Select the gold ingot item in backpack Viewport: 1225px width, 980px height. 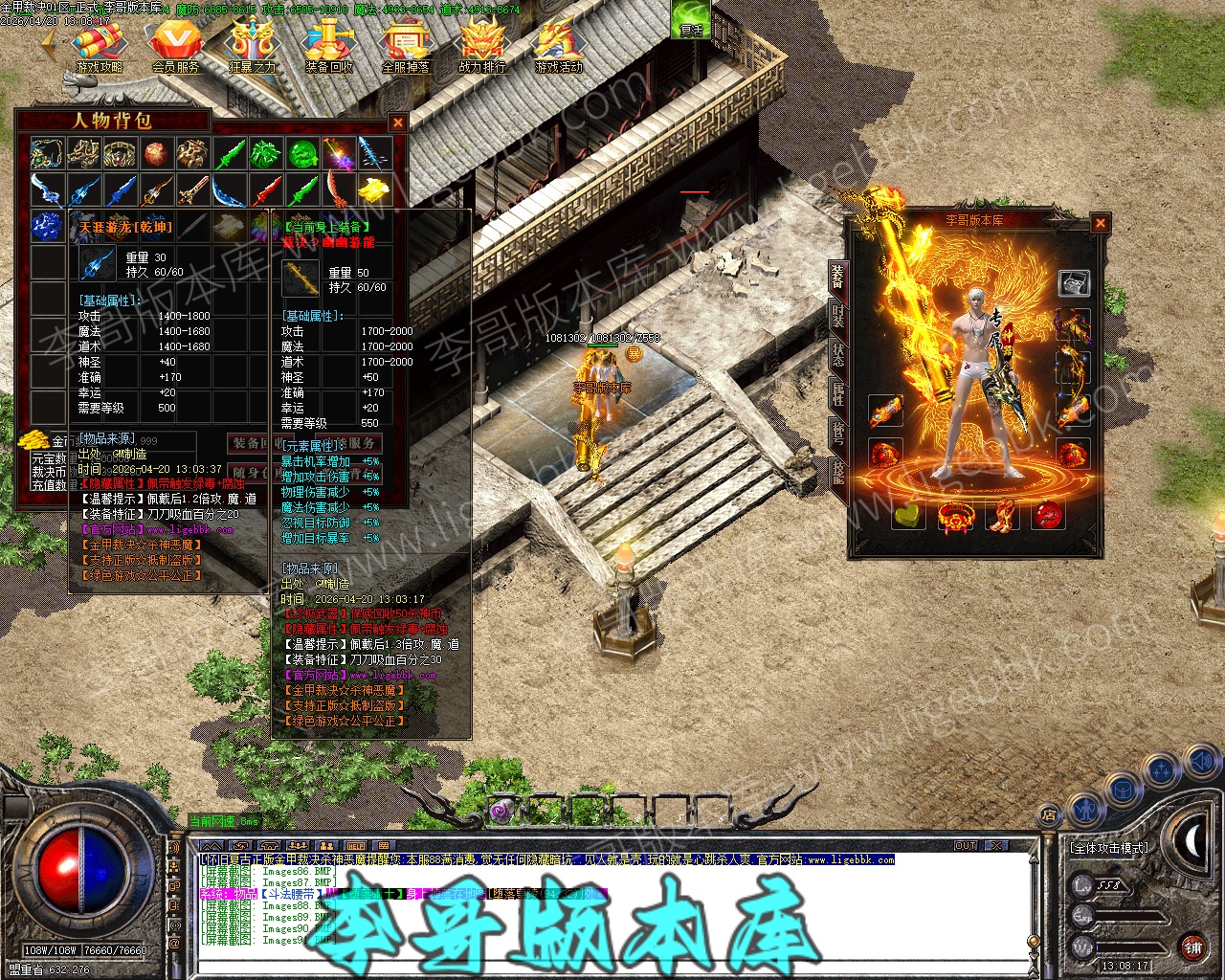[x=374, y=189]
